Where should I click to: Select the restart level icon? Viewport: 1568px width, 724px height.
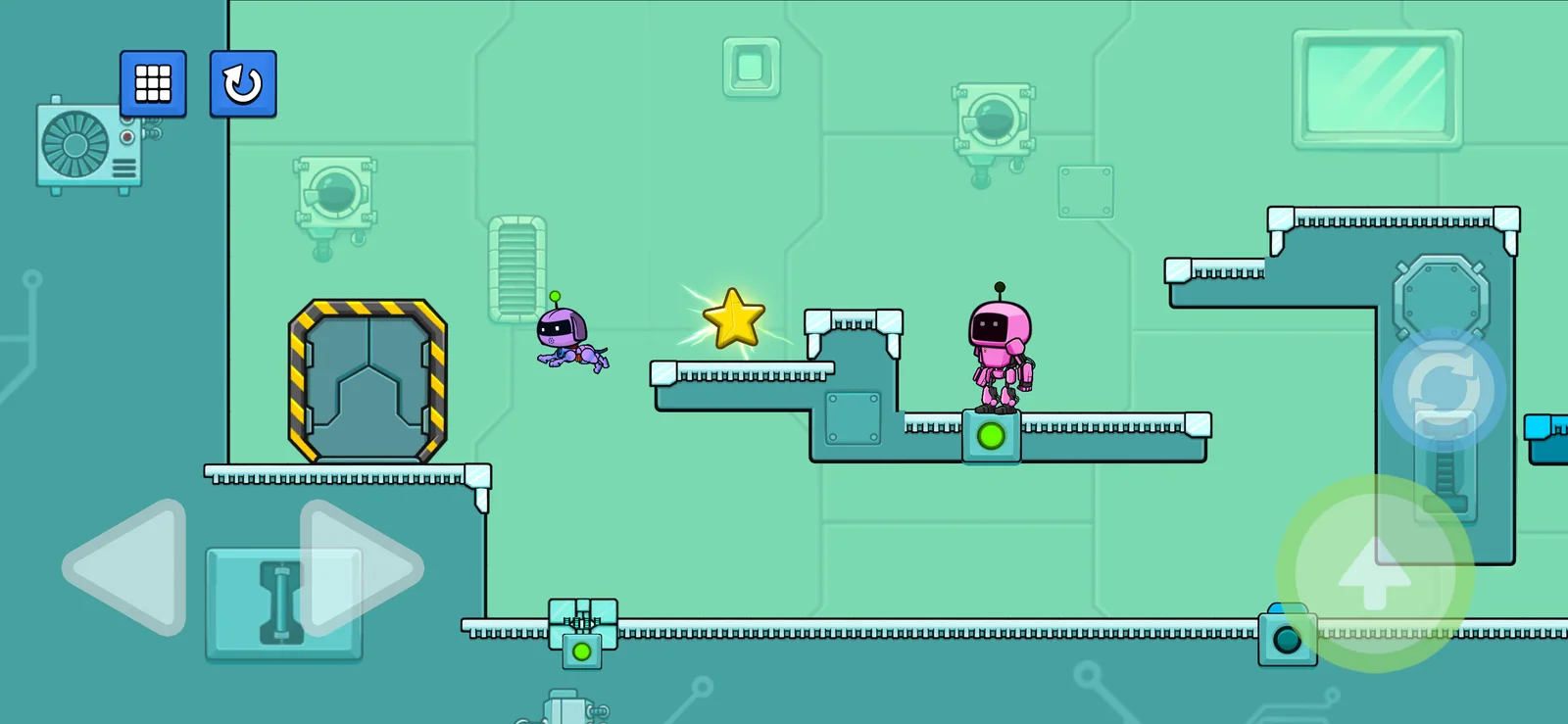[242, 85]
